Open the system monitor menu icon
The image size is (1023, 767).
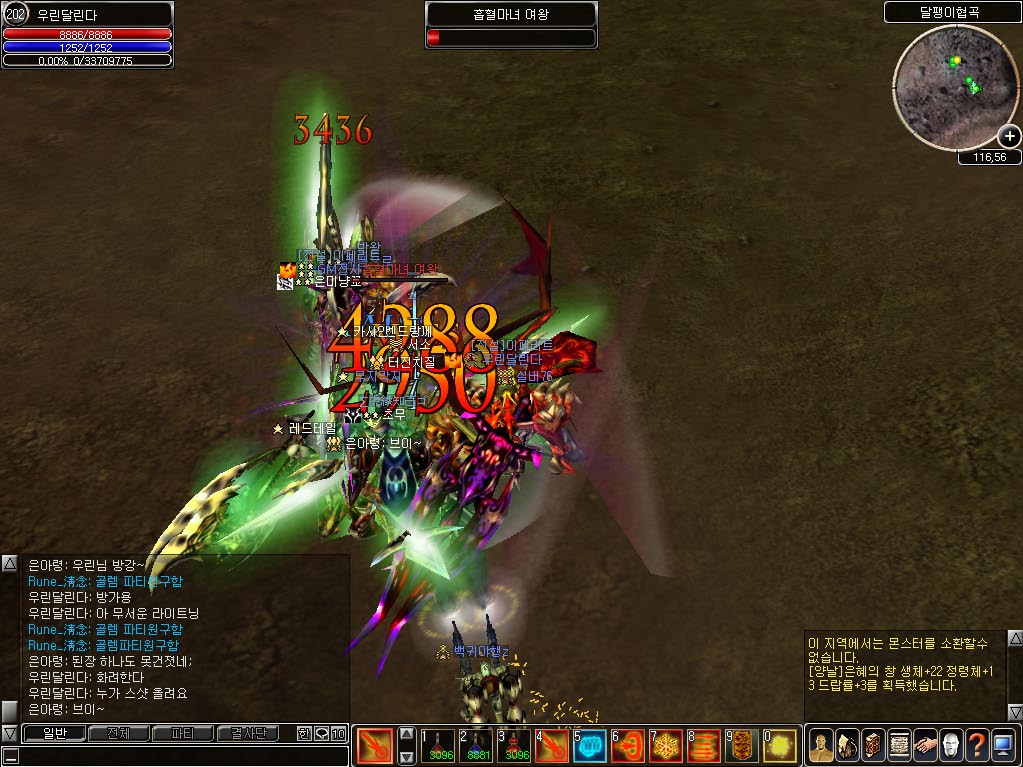tap(1003, 745)
